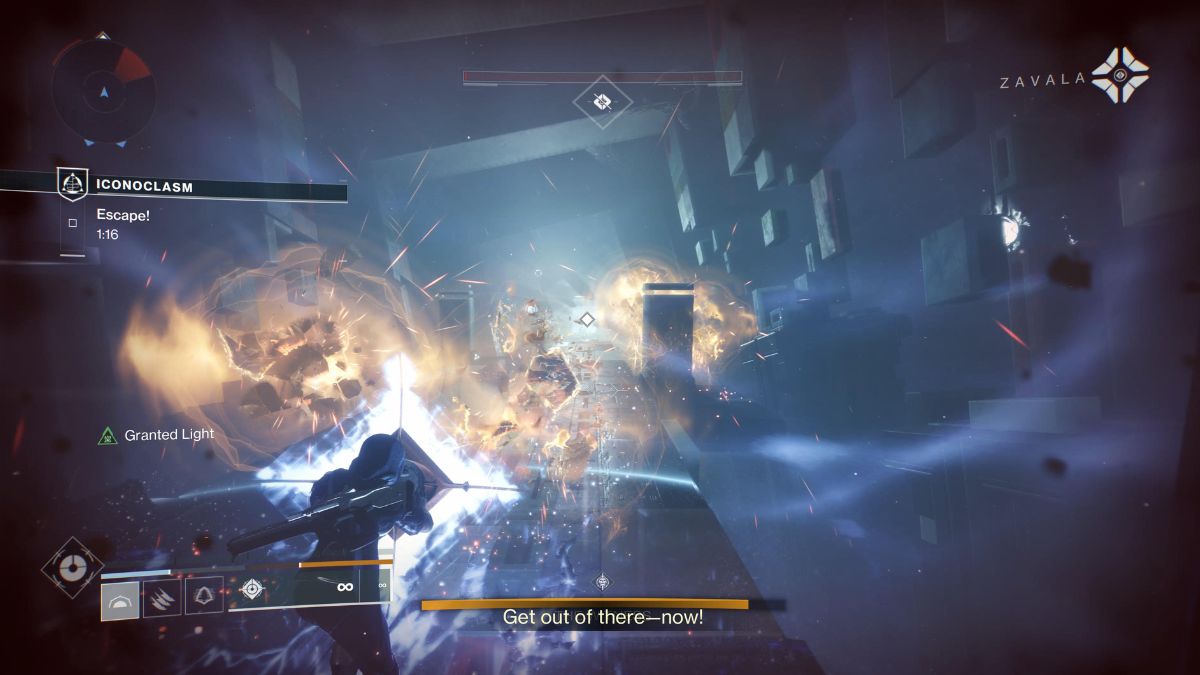The image size is (1200, 675).
Task: Click the Escape! objective checkbox
Action: click(72, 223)
